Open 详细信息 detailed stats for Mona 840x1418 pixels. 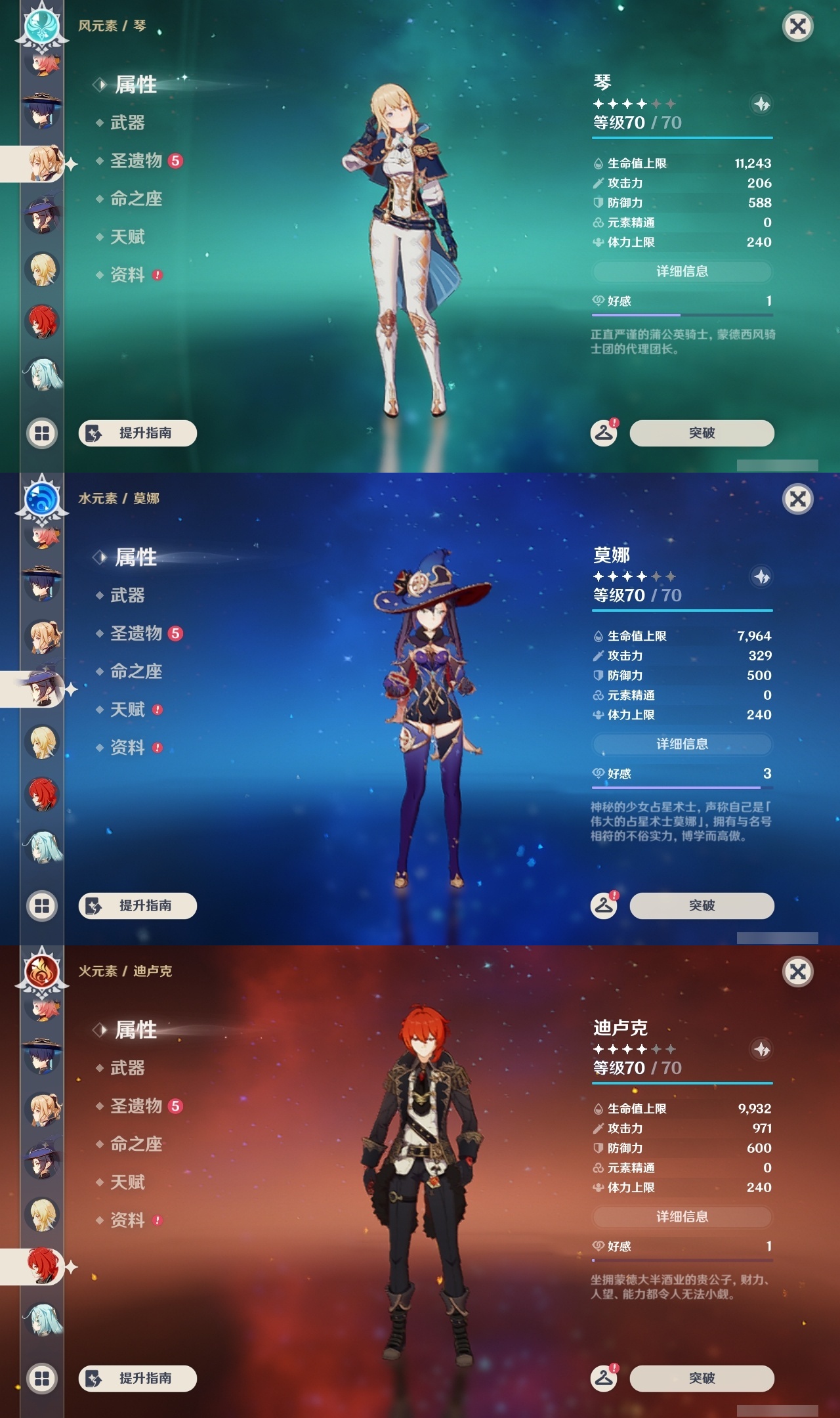pos(681,744)
